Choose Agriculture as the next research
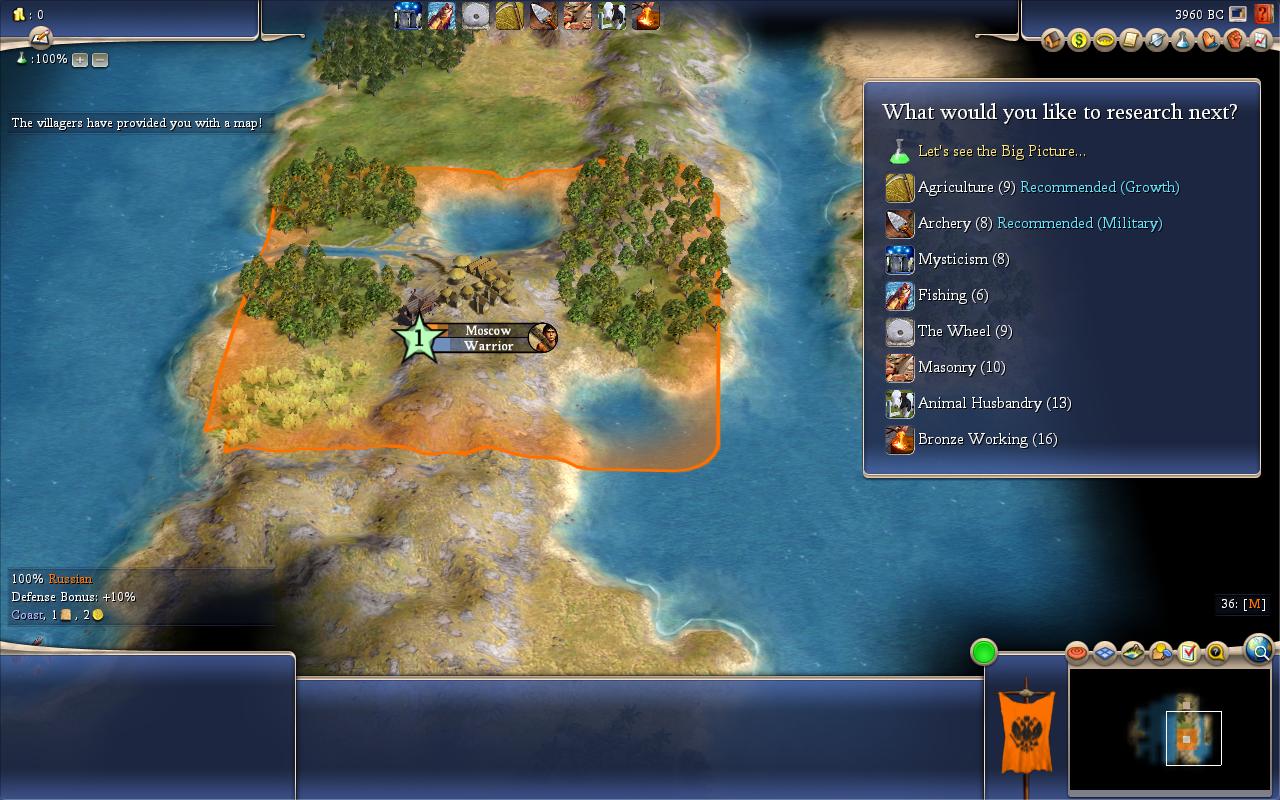1280x800 pixels. tap(955, 187)
